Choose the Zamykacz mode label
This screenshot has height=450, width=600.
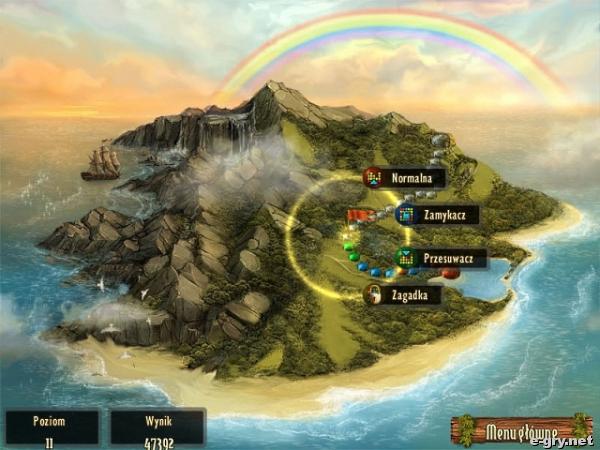coord(436,215)
